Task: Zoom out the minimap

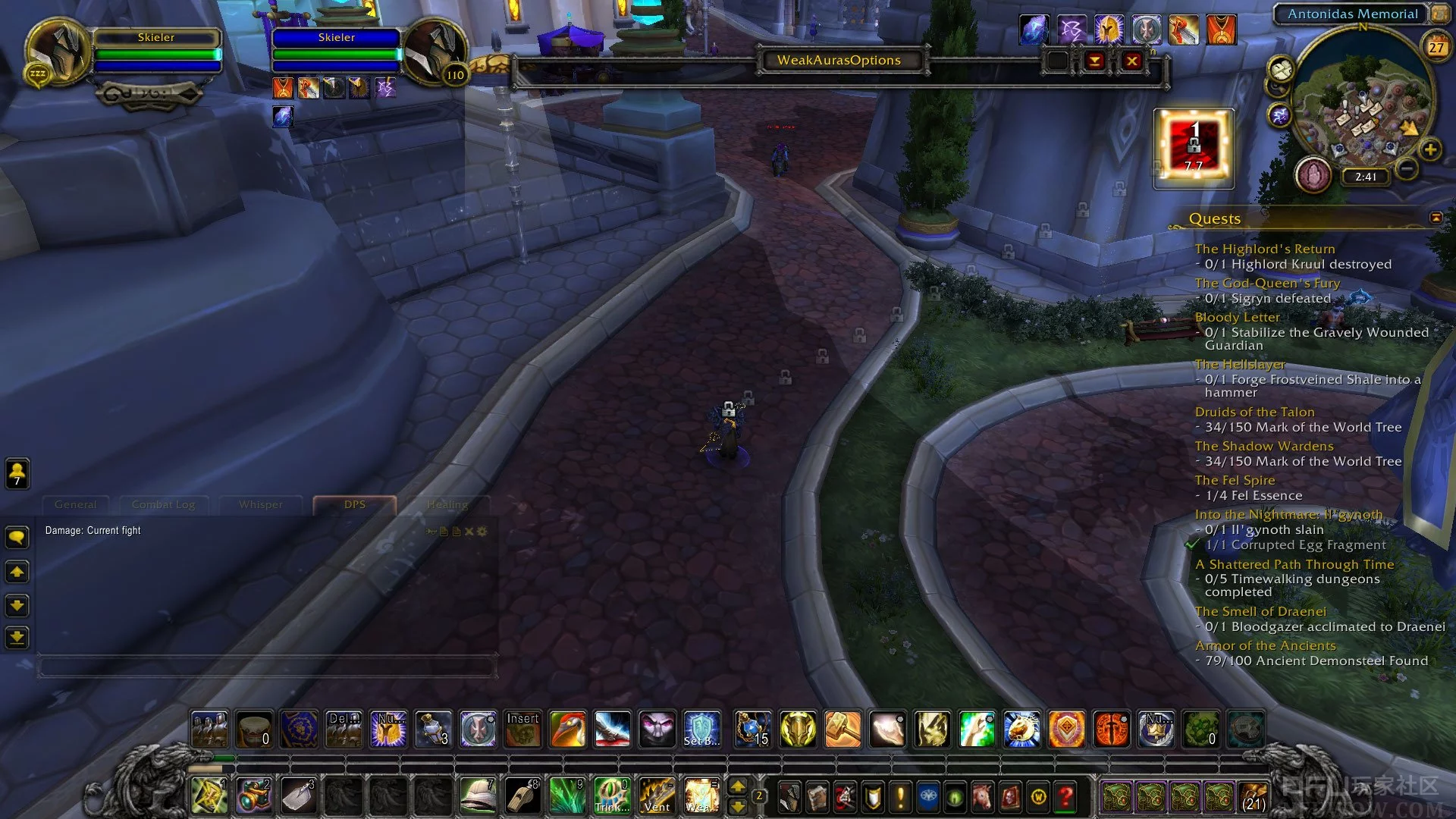Action: click(x=1407, y=168)
